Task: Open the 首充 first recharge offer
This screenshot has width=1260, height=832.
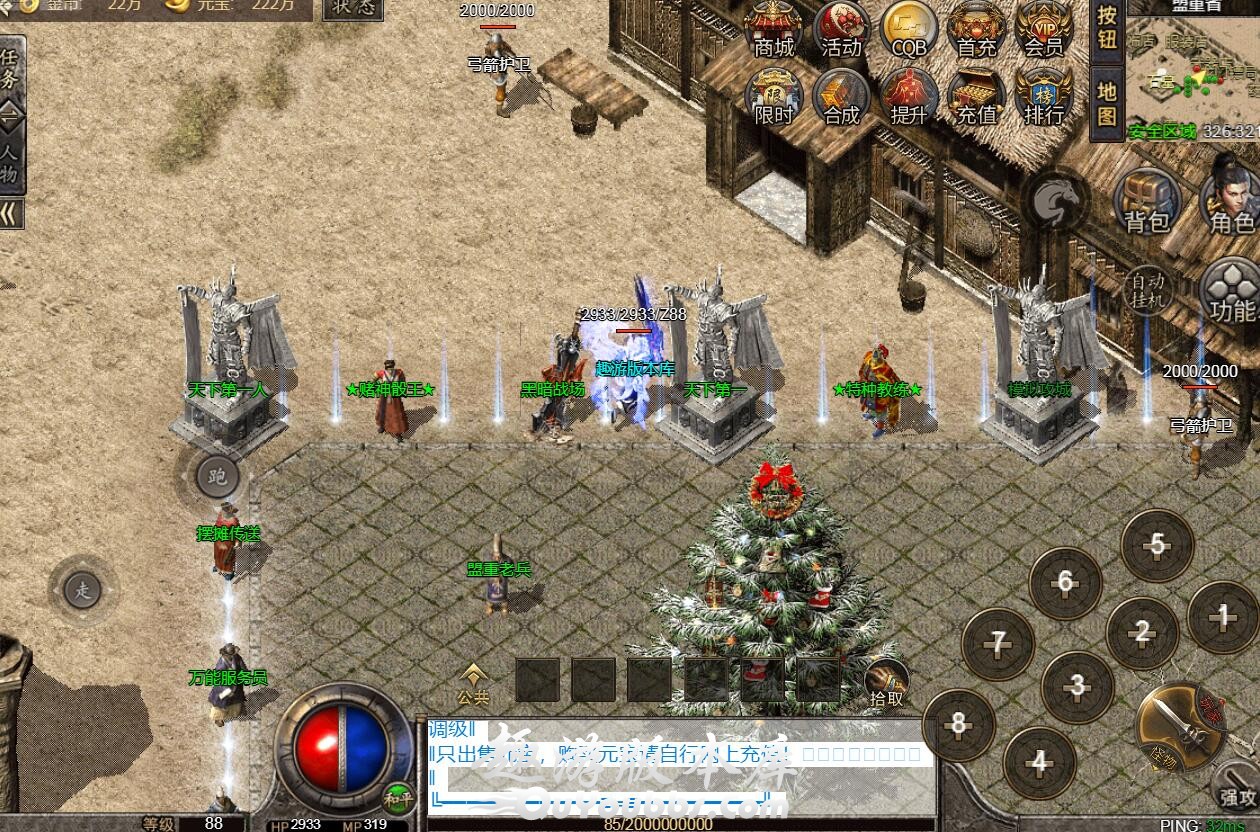Action: point(976,30)
